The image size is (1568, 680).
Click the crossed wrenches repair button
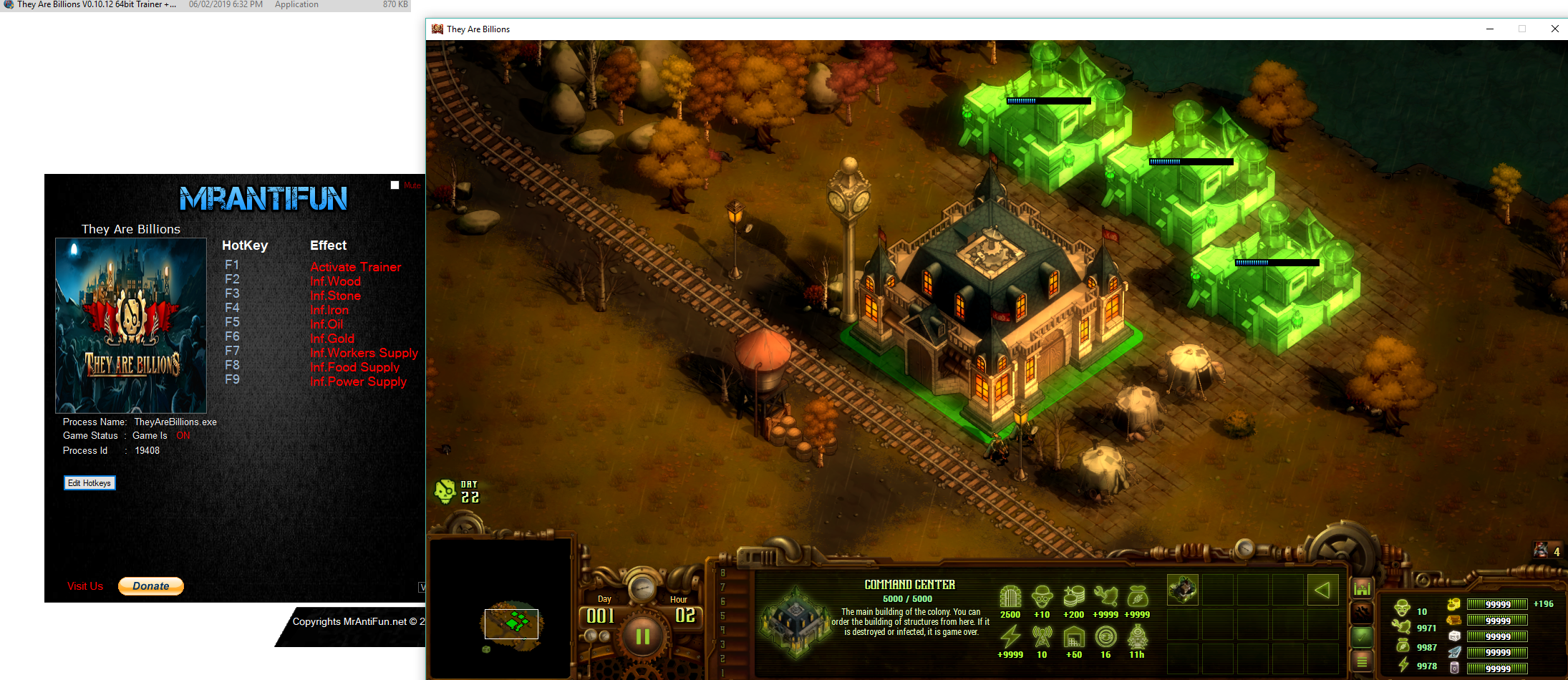pos(1362,613)
